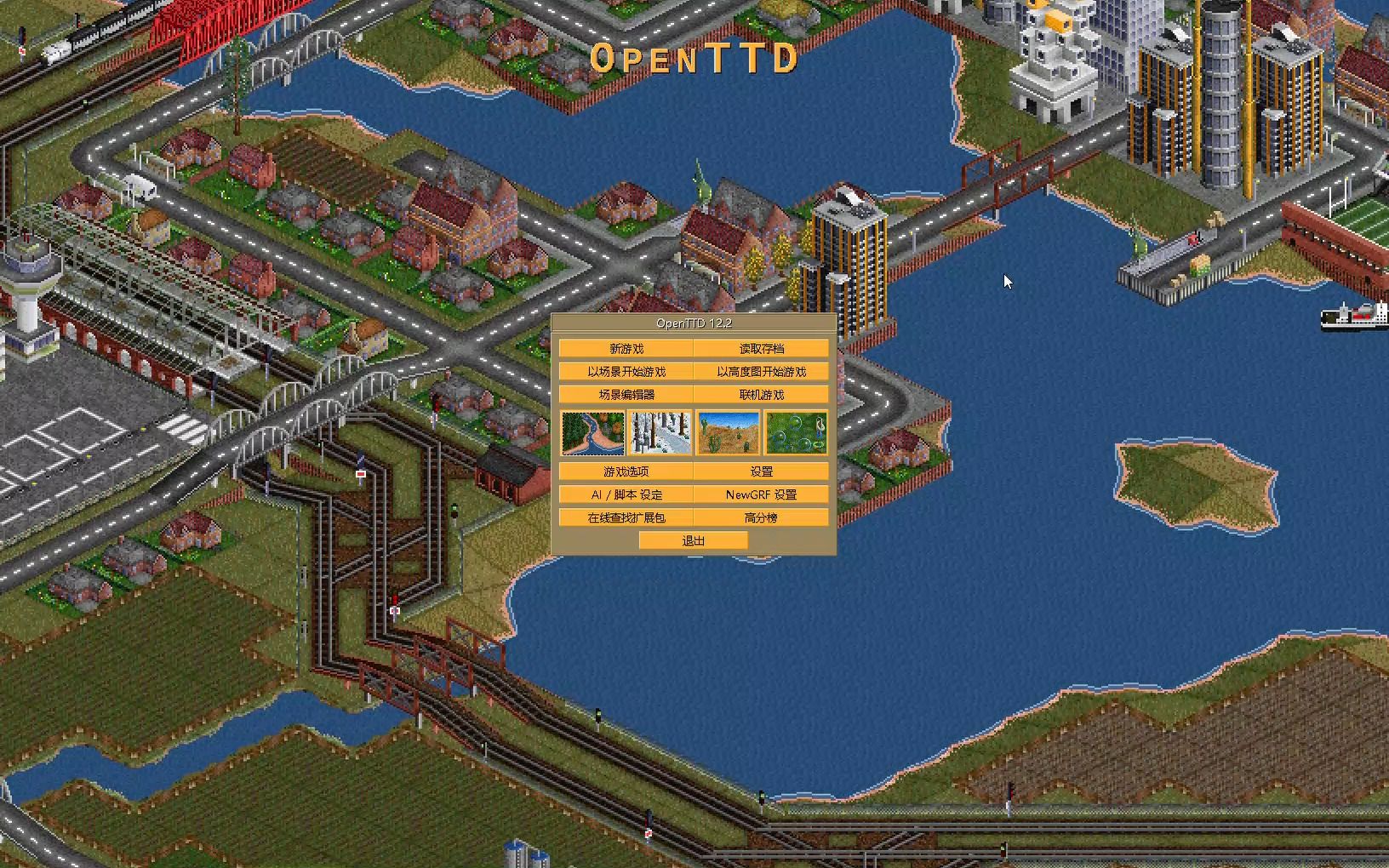Start a game from a scenario
This screenshot has height=868, width=1389.
627,371
